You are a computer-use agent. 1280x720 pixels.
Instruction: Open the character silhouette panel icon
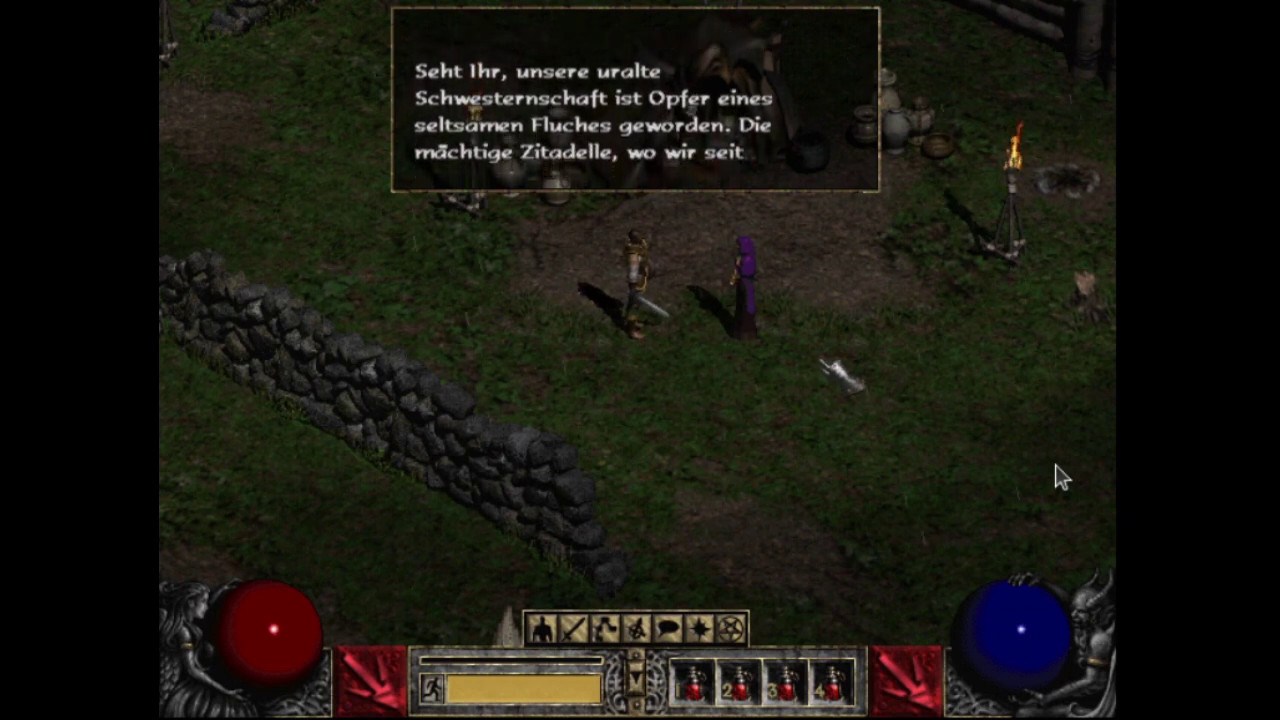[541, 629]
